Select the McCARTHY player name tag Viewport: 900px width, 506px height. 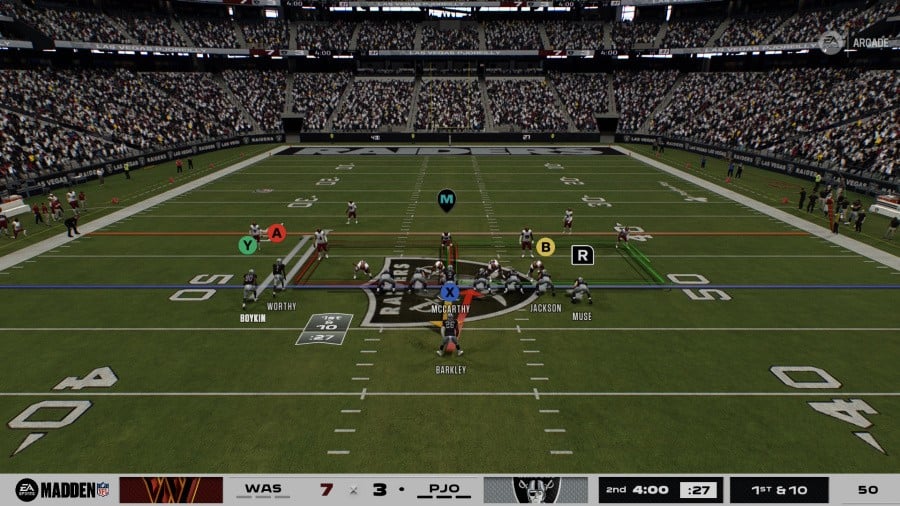point(450,309)
